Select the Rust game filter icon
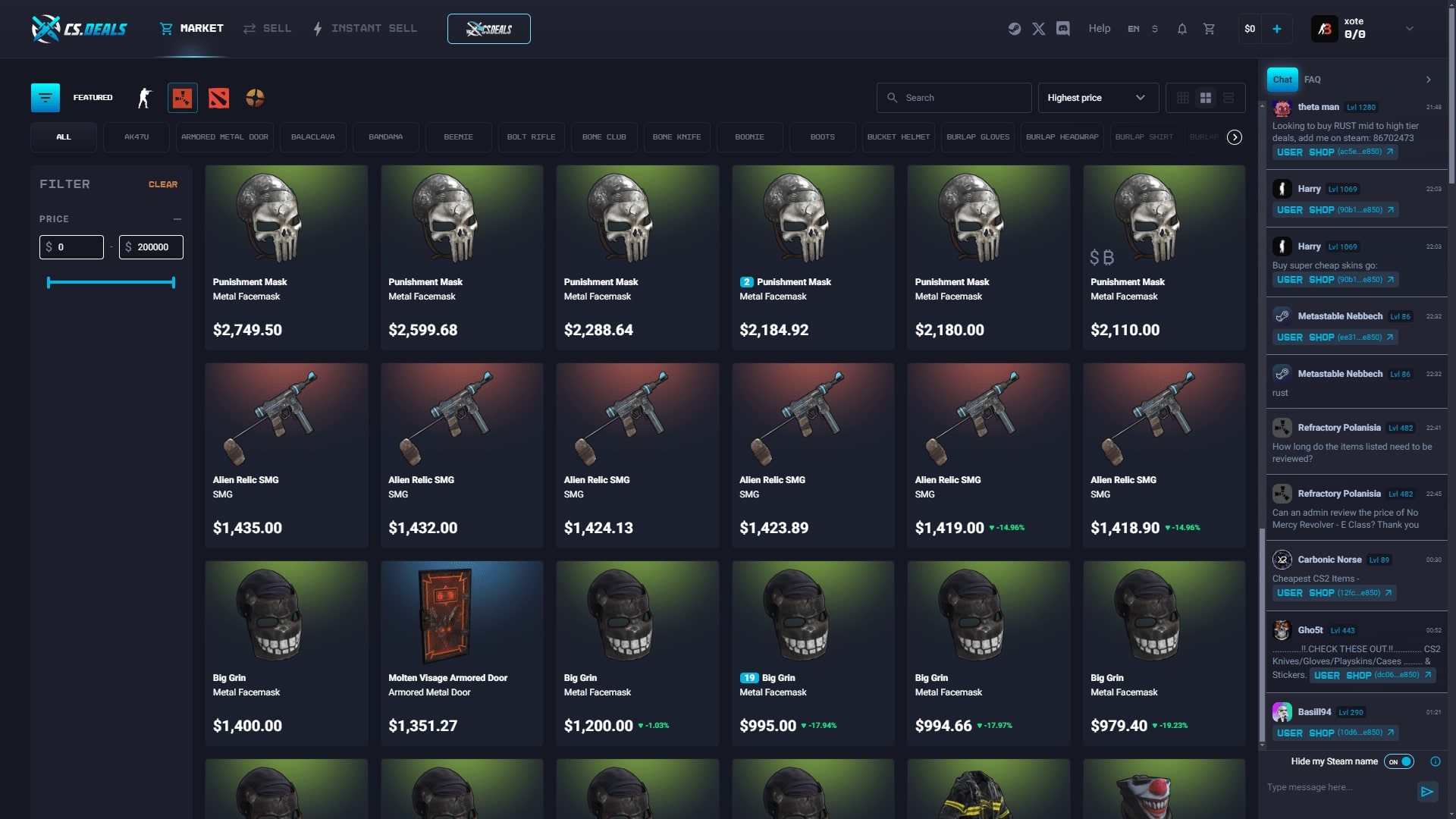 point(182,97)
